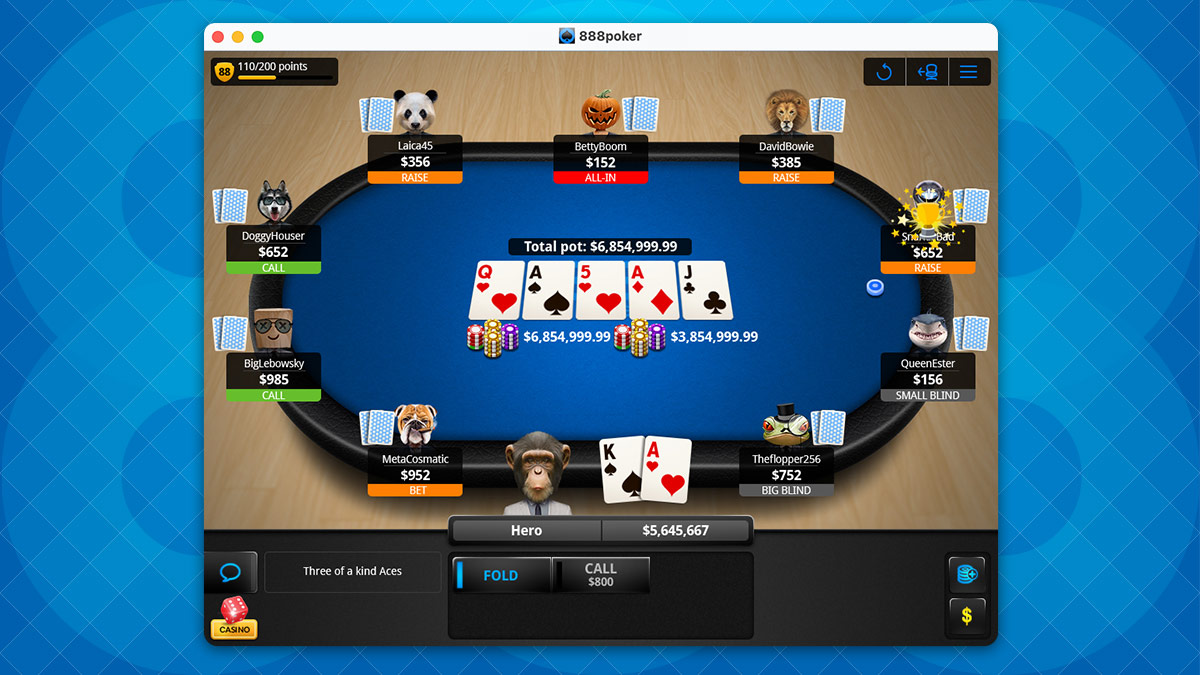The width and height of the screenshot is (1200, 675).
Task: Open the dollar sign cashier button
Action: [x=967, y=616]
